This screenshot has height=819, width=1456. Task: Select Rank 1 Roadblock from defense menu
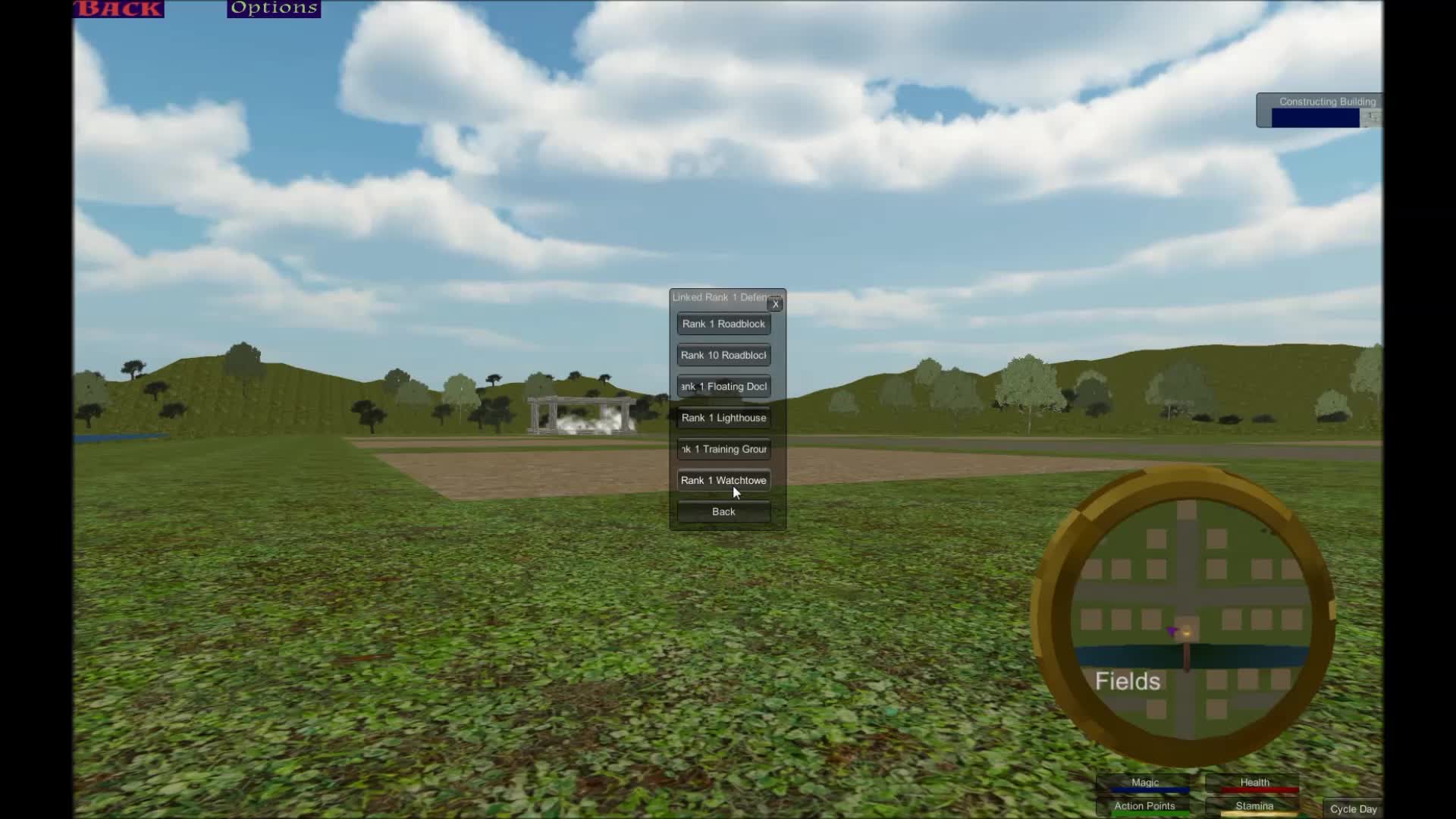723,324
